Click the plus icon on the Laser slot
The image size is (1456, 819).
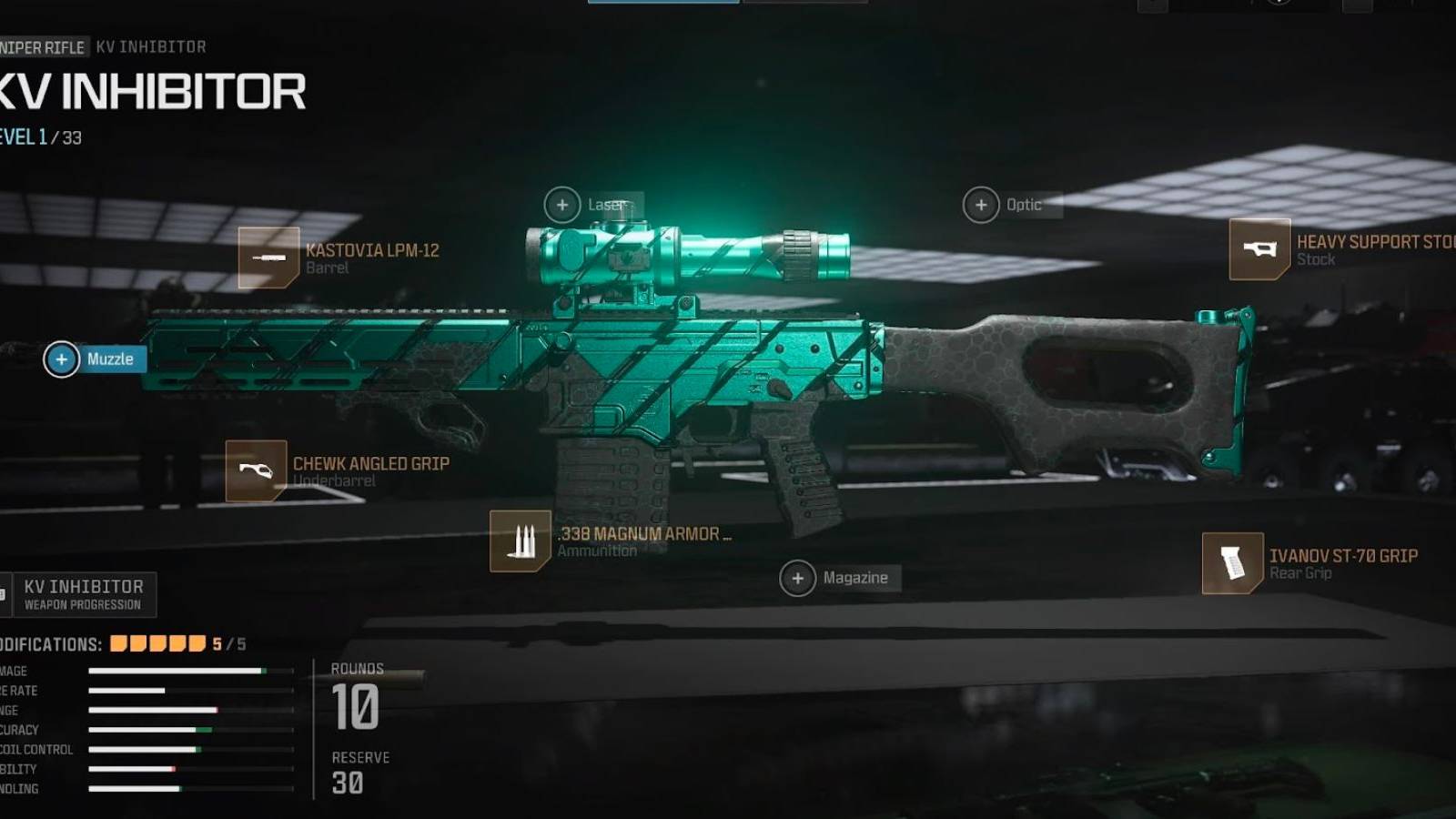(561, 205)
